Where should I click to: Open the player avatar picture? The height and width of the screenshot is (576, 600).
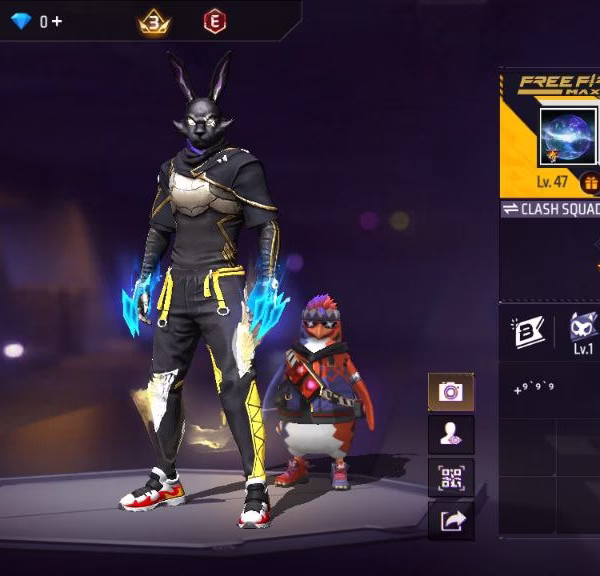pyautogui.click(x=567, y=136)
